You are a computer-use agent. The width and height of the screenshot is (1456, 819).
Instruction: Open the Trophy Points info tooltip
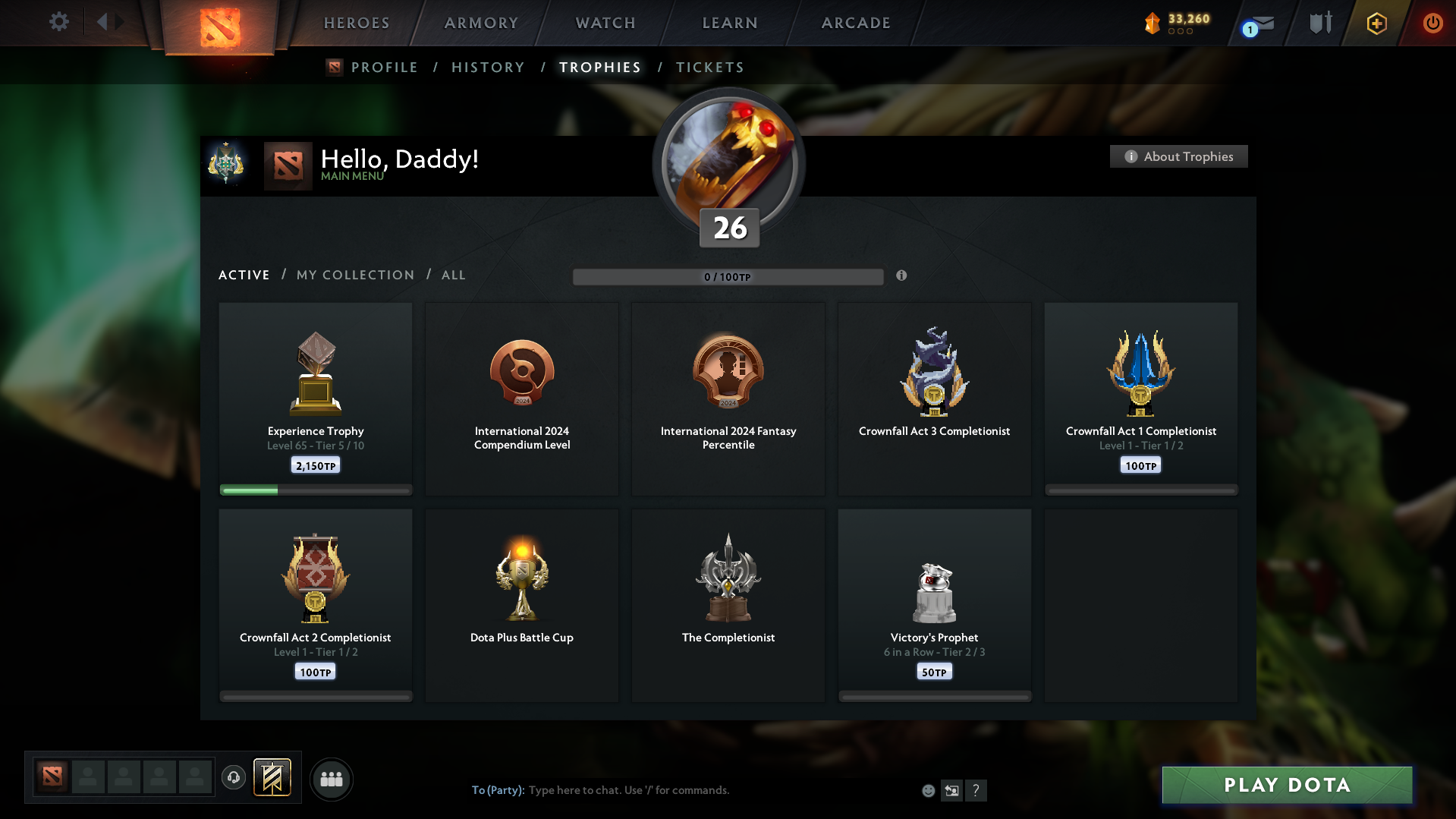pyautogui.click(x=902, y=276)
